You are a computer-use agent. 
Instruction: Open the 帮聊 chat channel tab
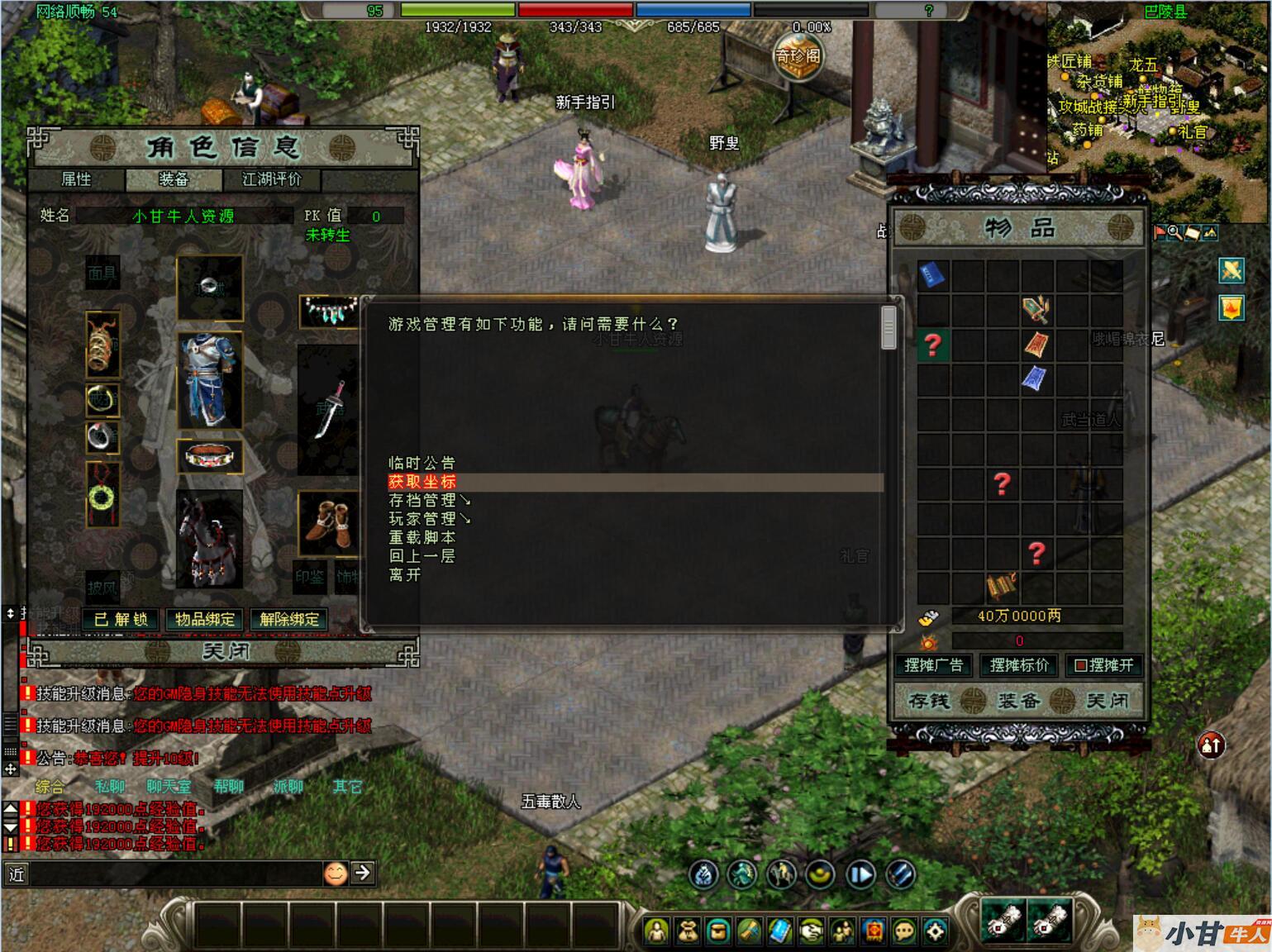coord(229,787)
